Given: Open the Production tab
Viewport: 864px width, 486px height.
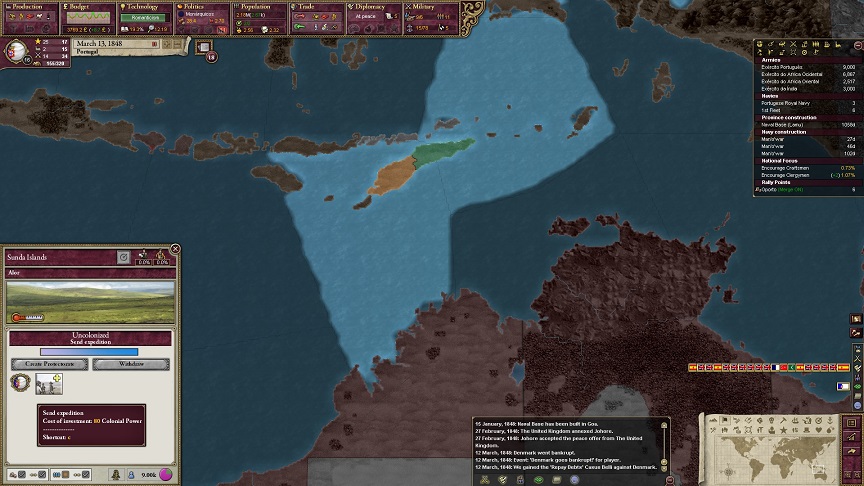Looking at the screenshot, I should [28, 7].
